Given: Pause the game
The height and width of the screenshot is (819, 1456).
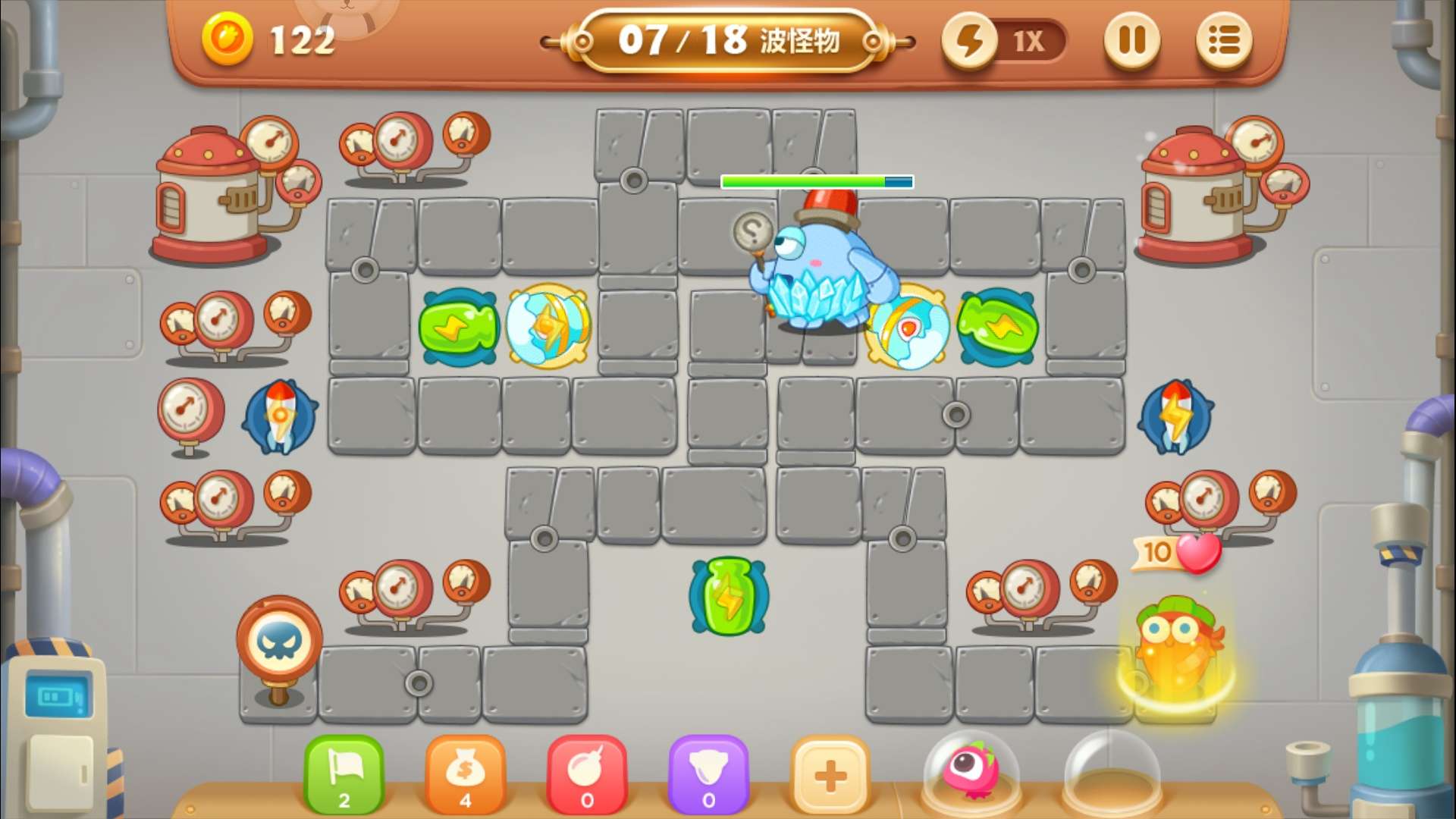Looking at the screenshot, I should point(1131,41).
